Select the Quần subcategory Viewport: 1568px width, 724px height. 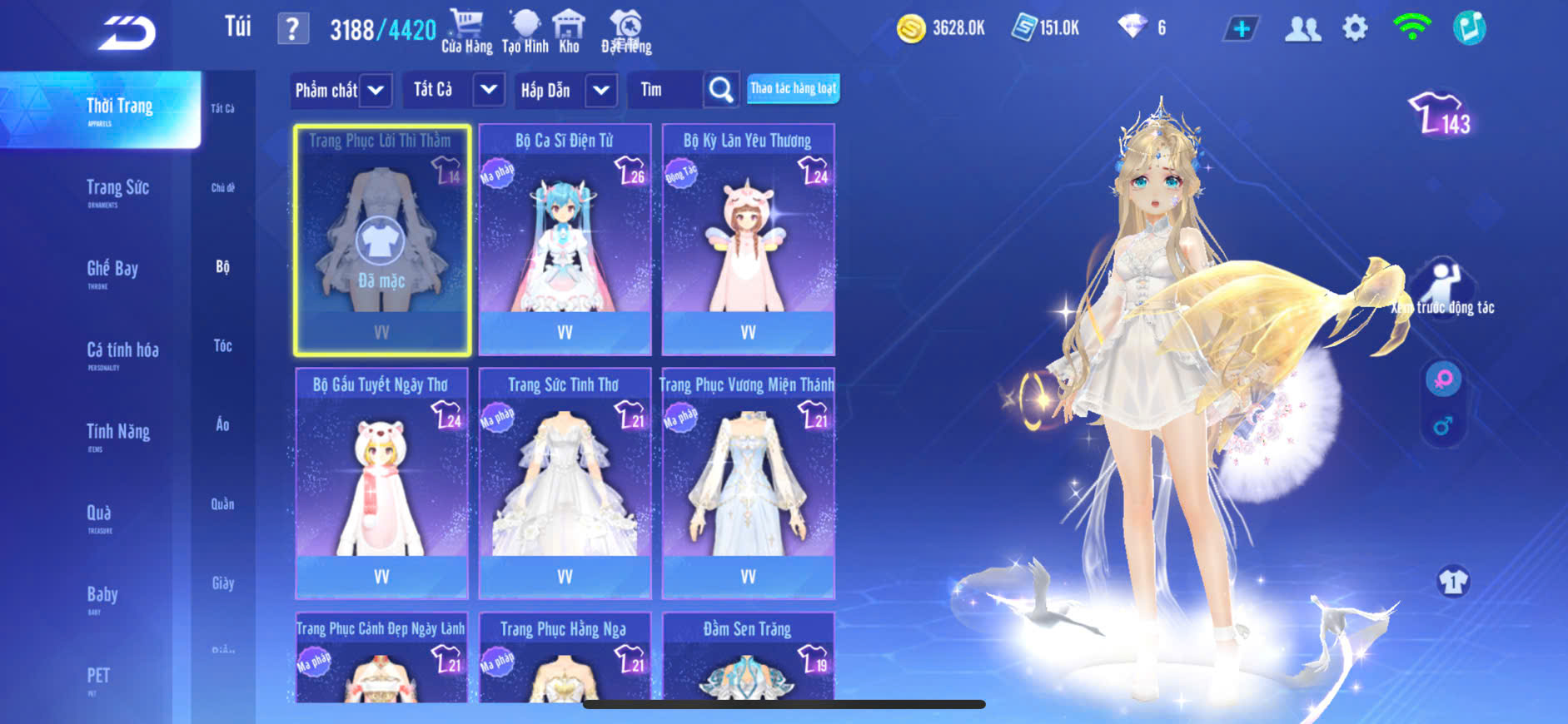click(x=222, y=504)
